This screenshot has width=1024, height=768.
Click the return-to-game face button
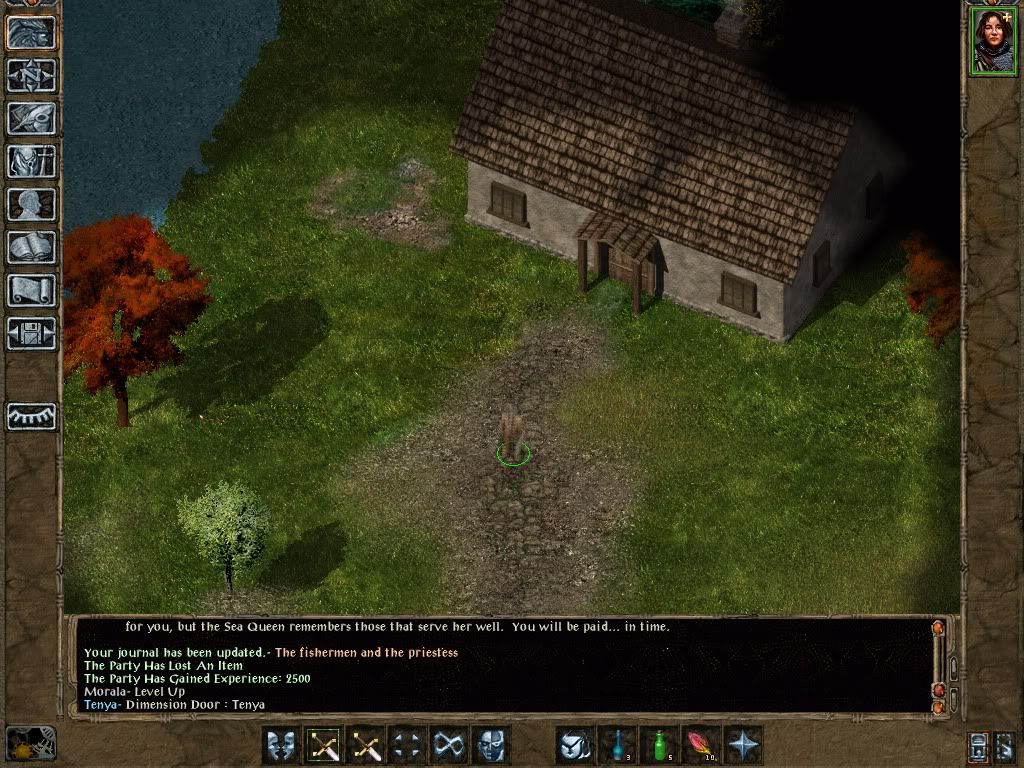(x=31, y=32)
